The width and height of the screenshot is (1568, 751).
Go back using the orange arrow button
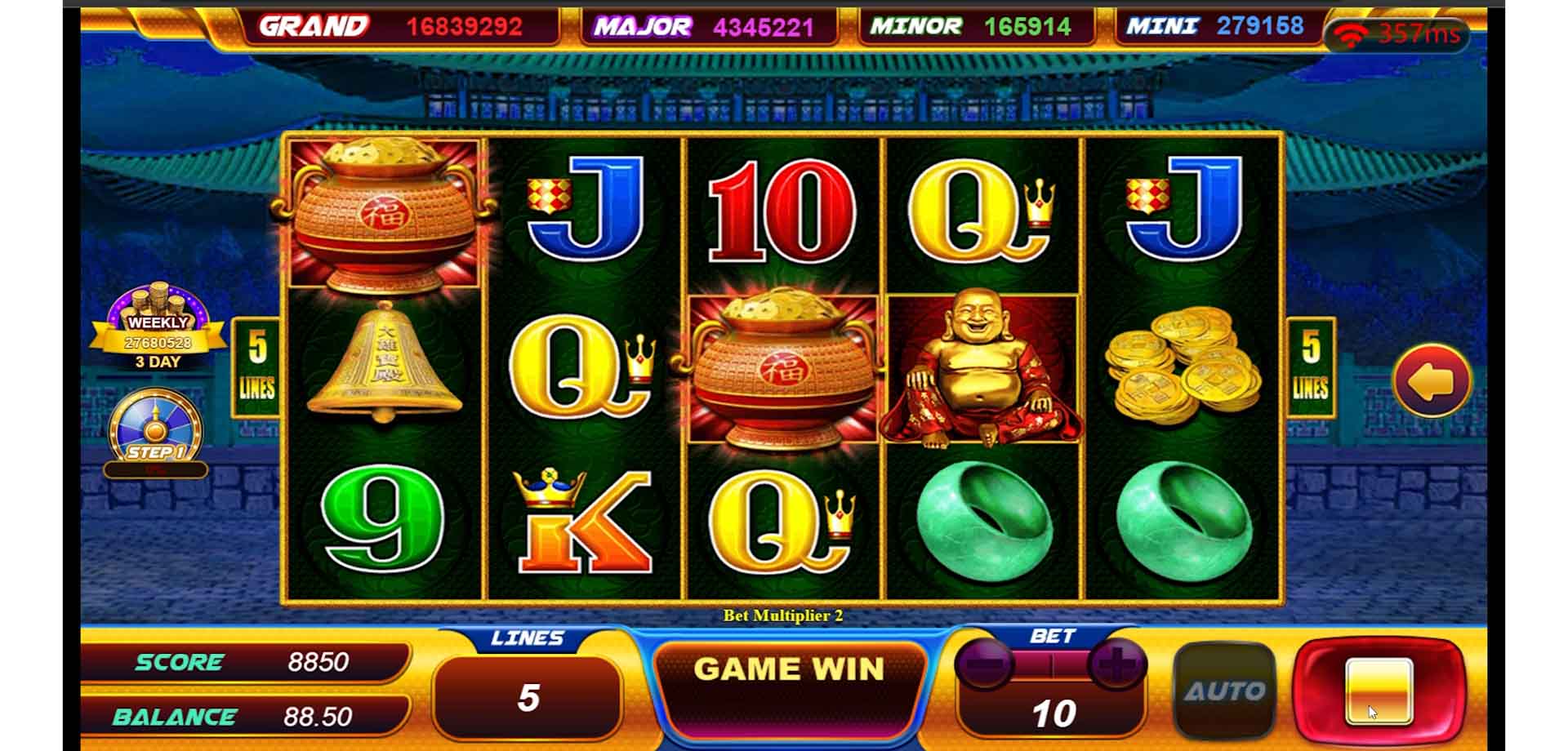(x=1432, y=381)
